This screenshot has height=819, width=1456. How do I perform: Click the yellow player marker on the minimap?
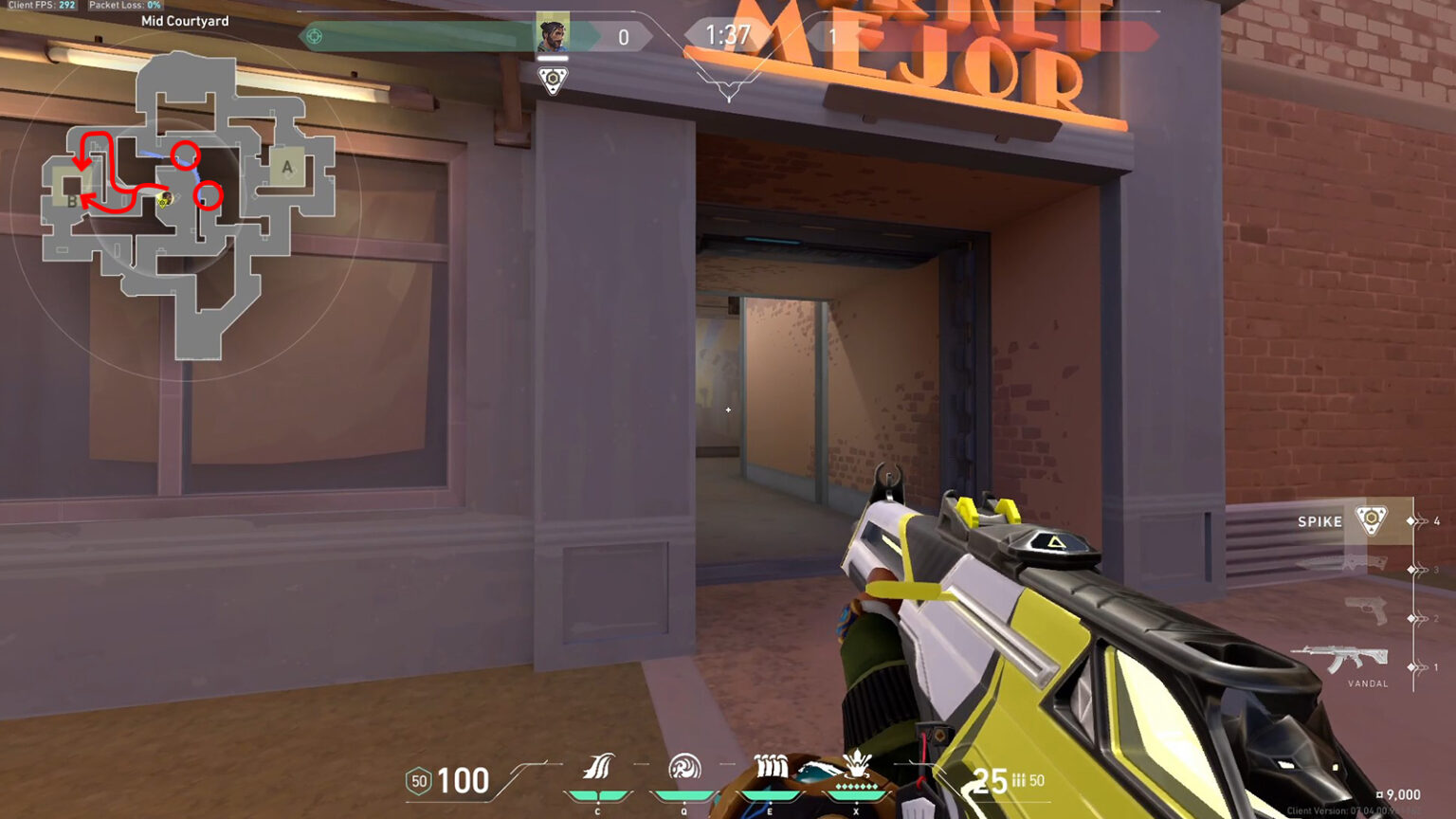pos(164,200)
